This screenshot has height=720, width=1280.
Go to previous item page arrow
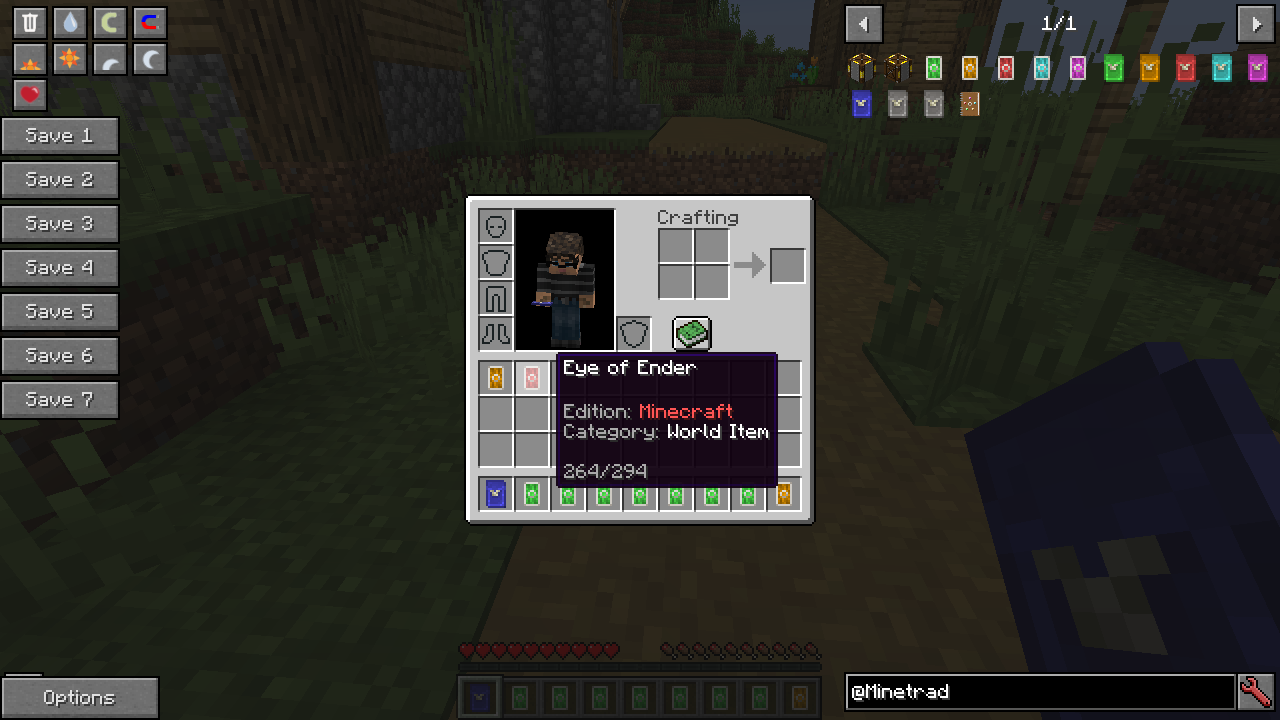pos(864,23)
